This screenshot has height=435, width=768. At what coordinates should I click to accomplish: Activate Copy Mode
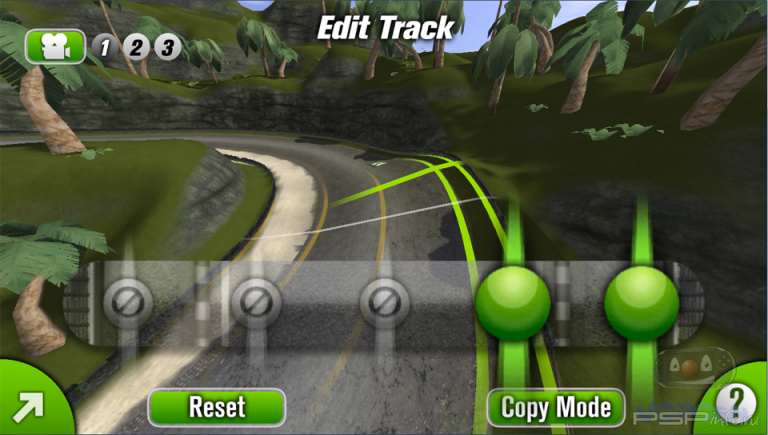[x=555, y=407]
